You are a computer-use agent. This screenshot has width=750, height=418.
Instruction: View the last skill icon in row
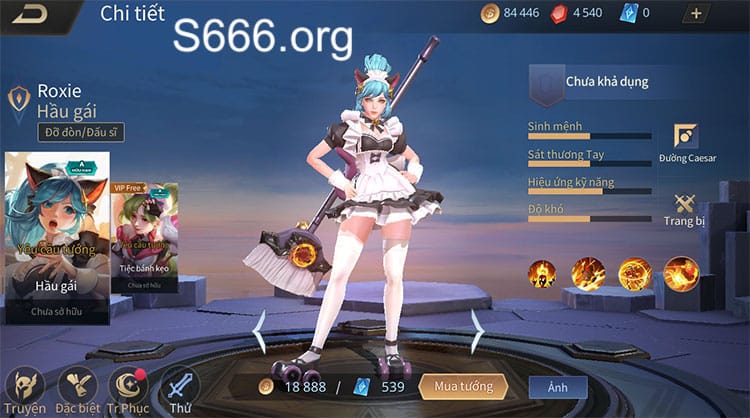point(681,273)
